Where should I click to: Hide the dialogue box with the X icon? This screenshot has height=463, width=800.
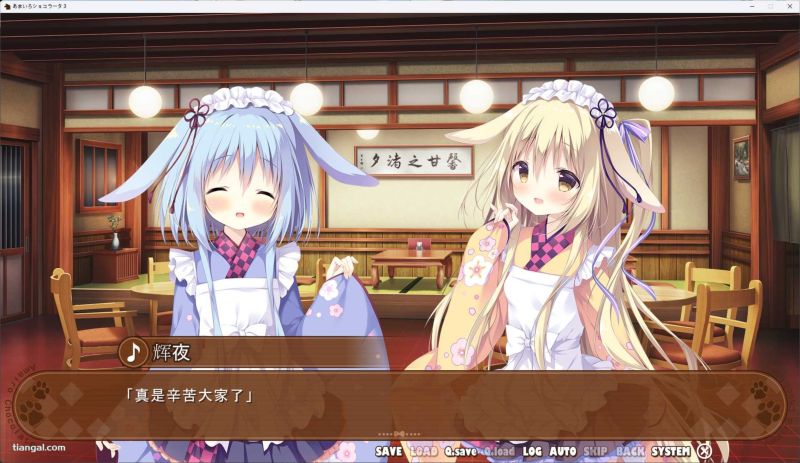coord(705,451)
